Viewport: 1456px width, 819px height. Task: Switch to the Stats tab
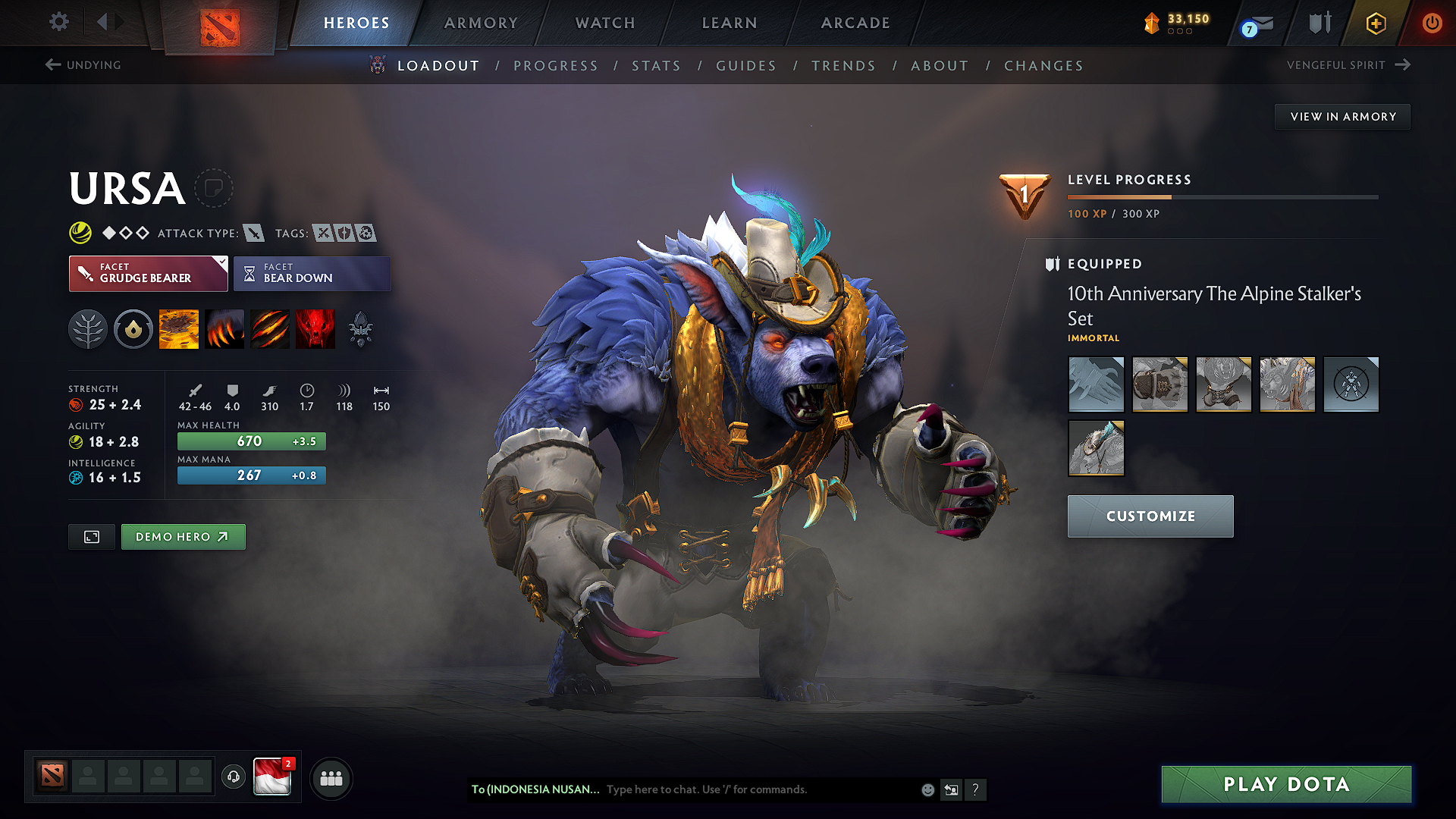pos(656,66)
